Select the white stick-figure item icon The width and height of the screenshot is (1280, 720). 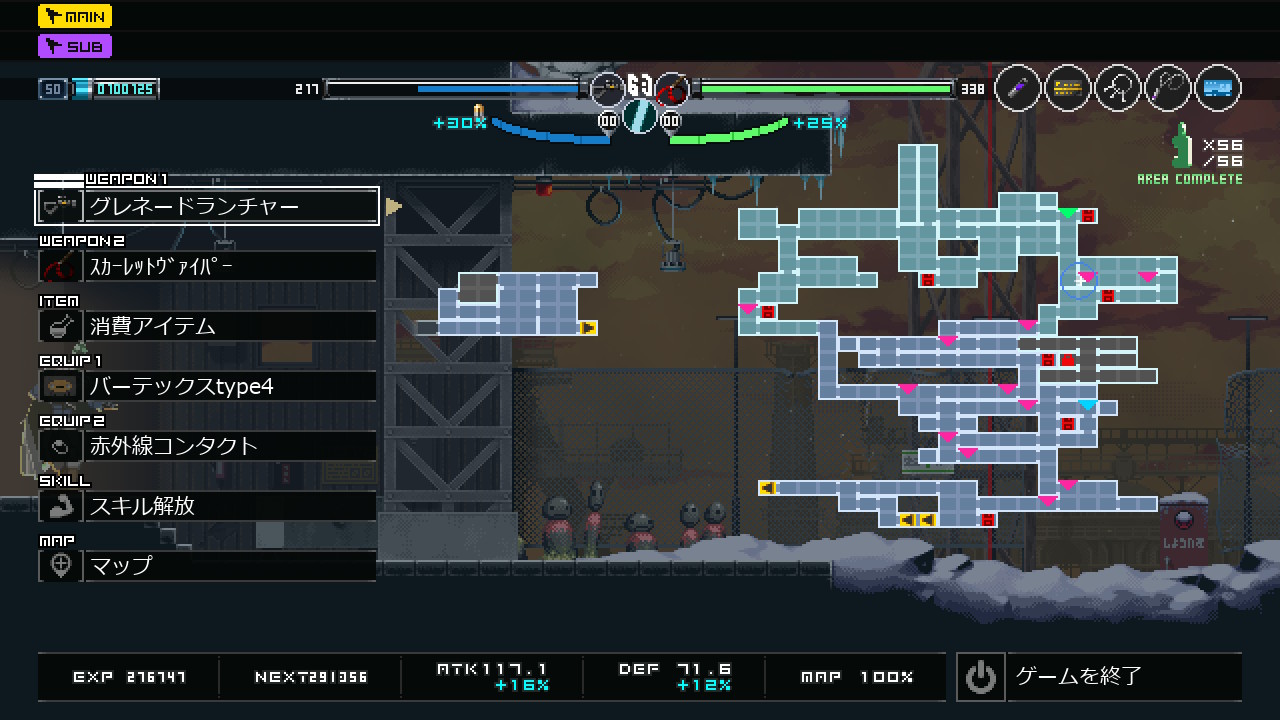[1118, 88]
